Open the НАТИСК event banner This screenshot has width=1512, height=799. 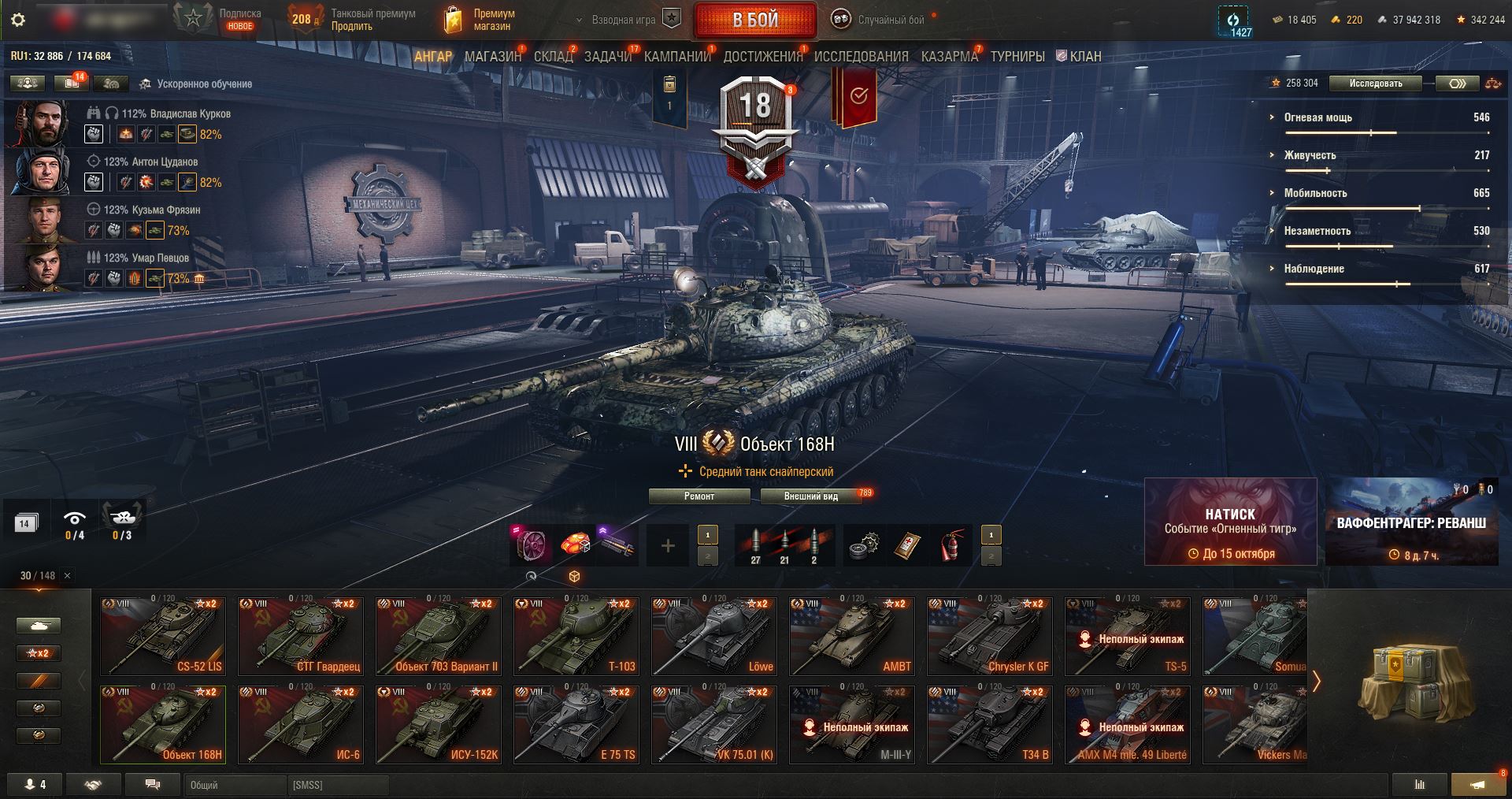(1230, 522)
